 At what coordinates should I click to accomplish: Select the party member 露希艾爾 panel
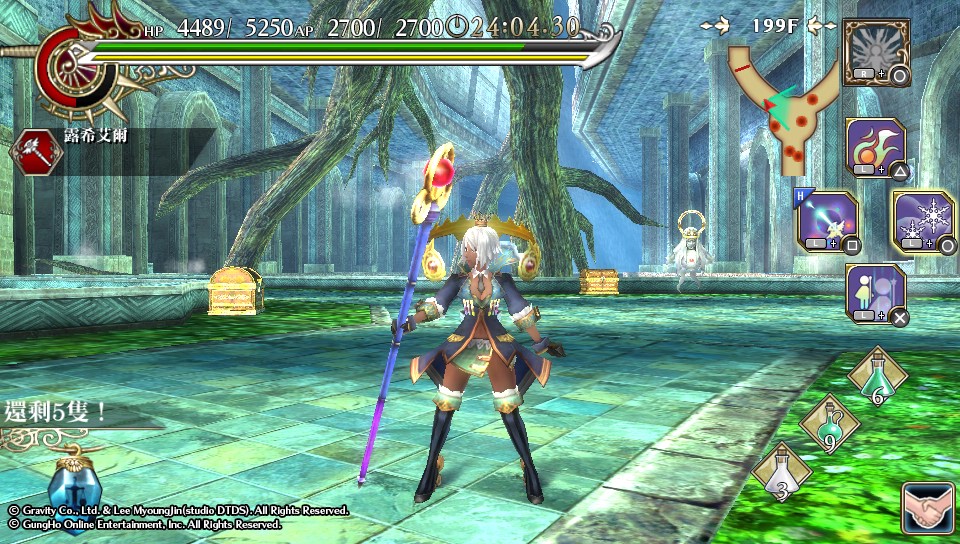point(110,150)
